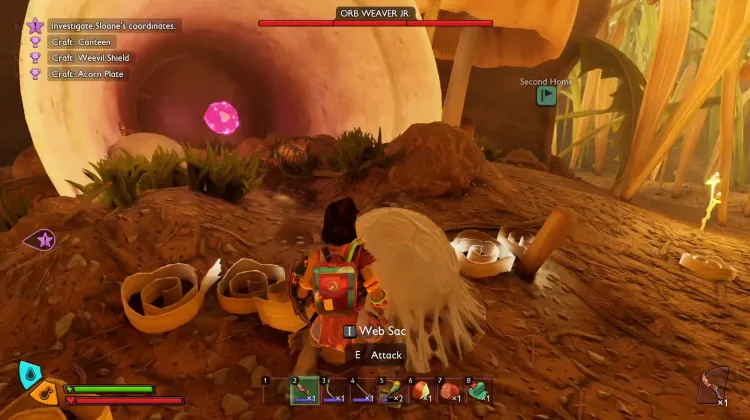This screenshot has width=750, height=420.
Task: Click the Second Home waypoint marker
Action: tap(546, 95)
